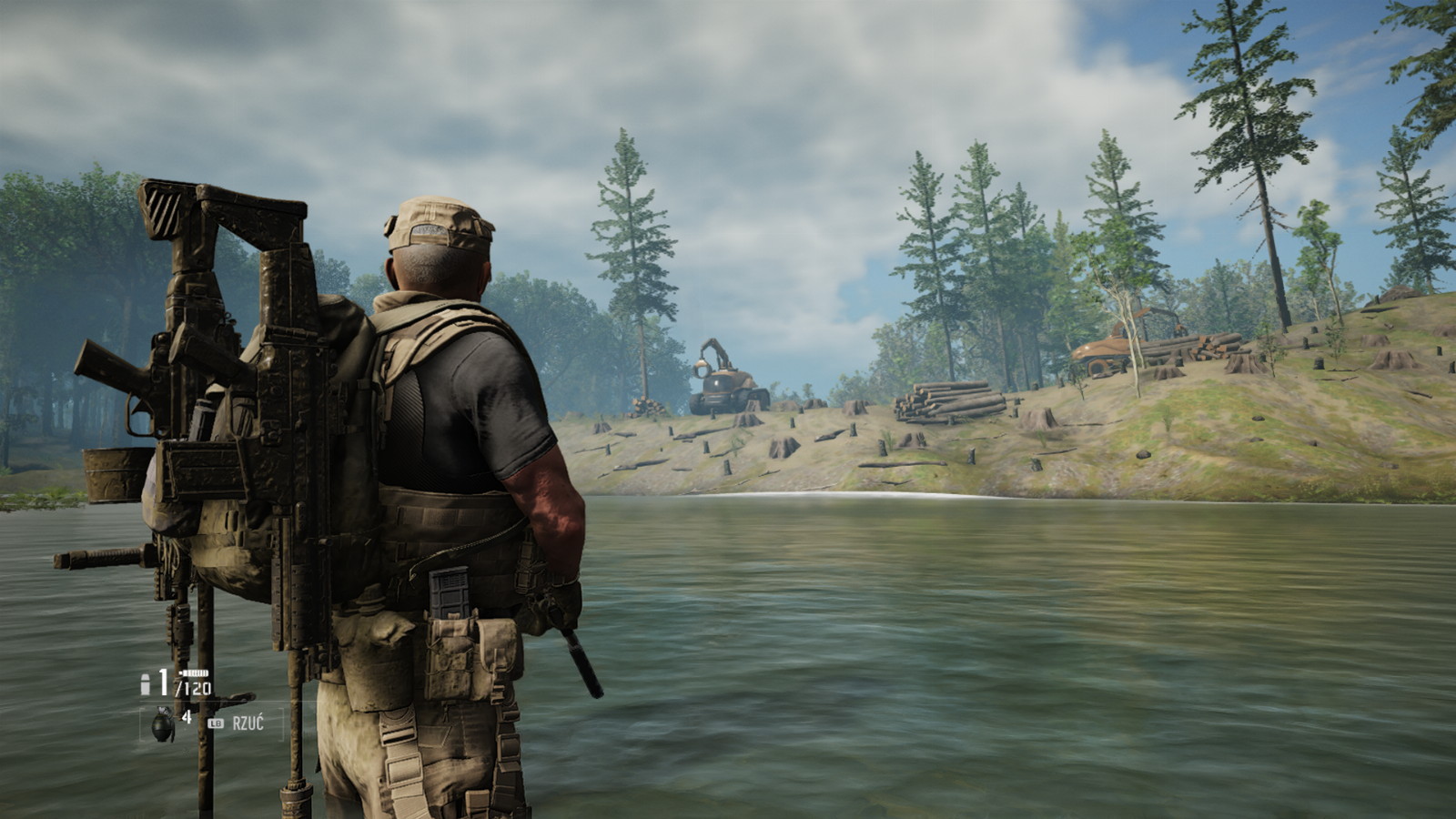This screenshot has height=819, width=1456.
Task: Click the logging harvester vehicle on the hill
Action: [723, 378]
